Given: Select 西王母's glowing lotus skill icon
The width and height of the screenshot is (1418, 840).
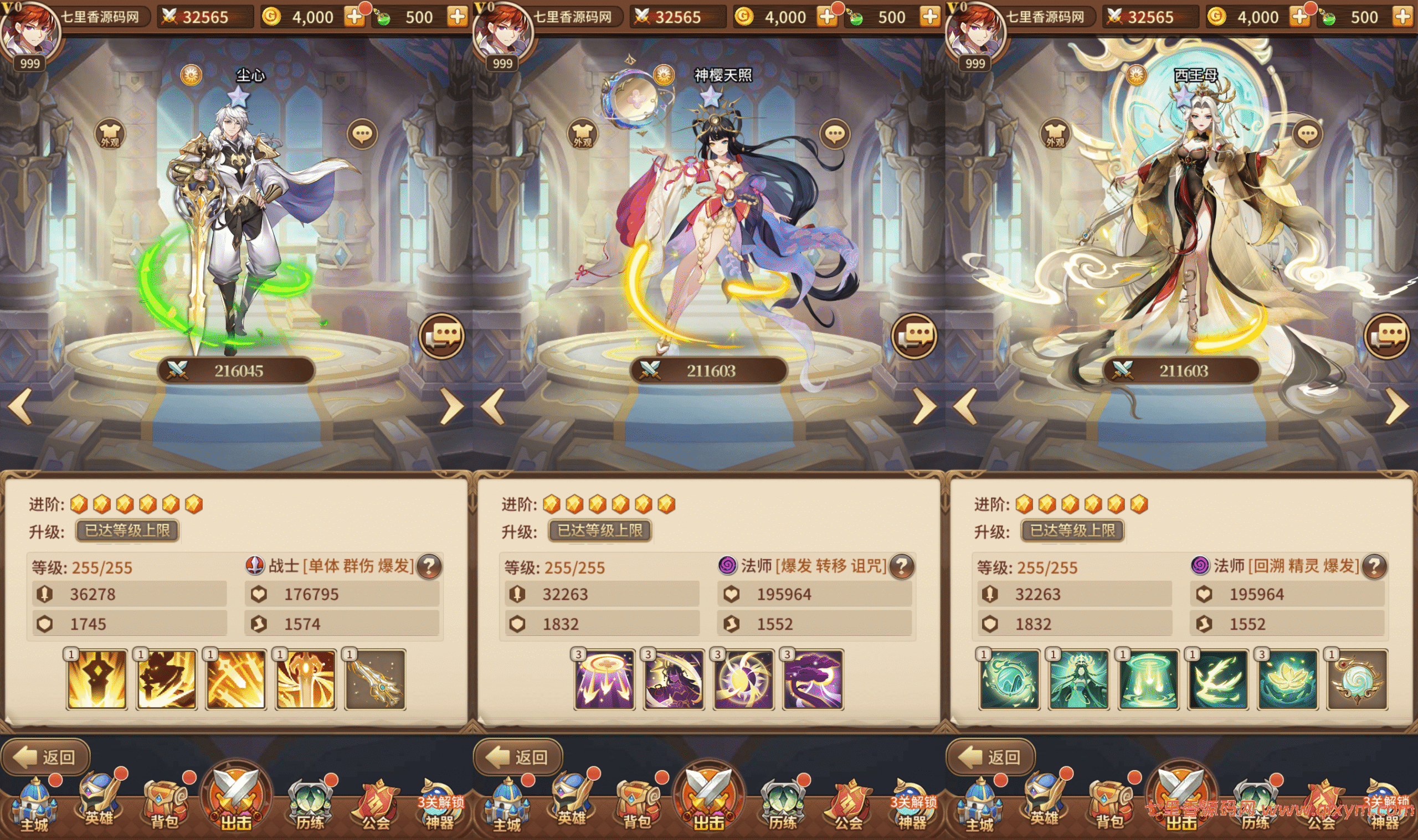Looking at the screenshot, I should (x=1287, y=680).
